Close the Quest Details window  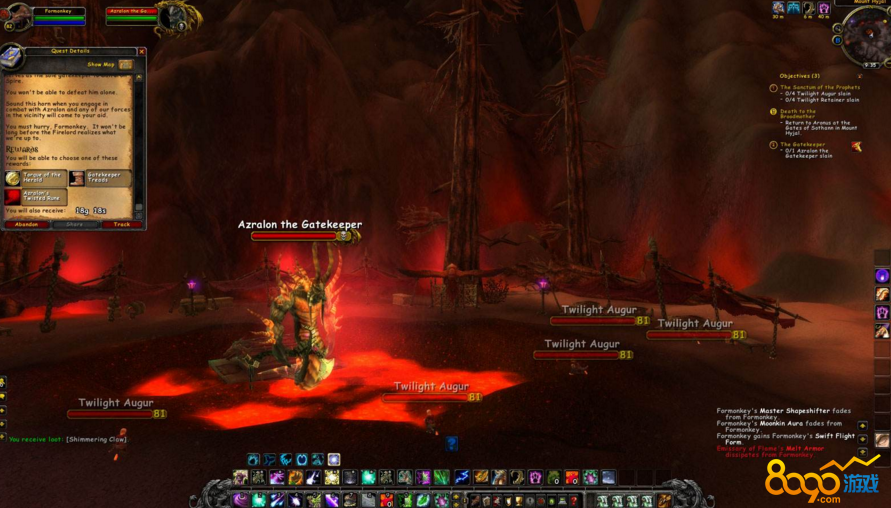click(x=141, y=51)
